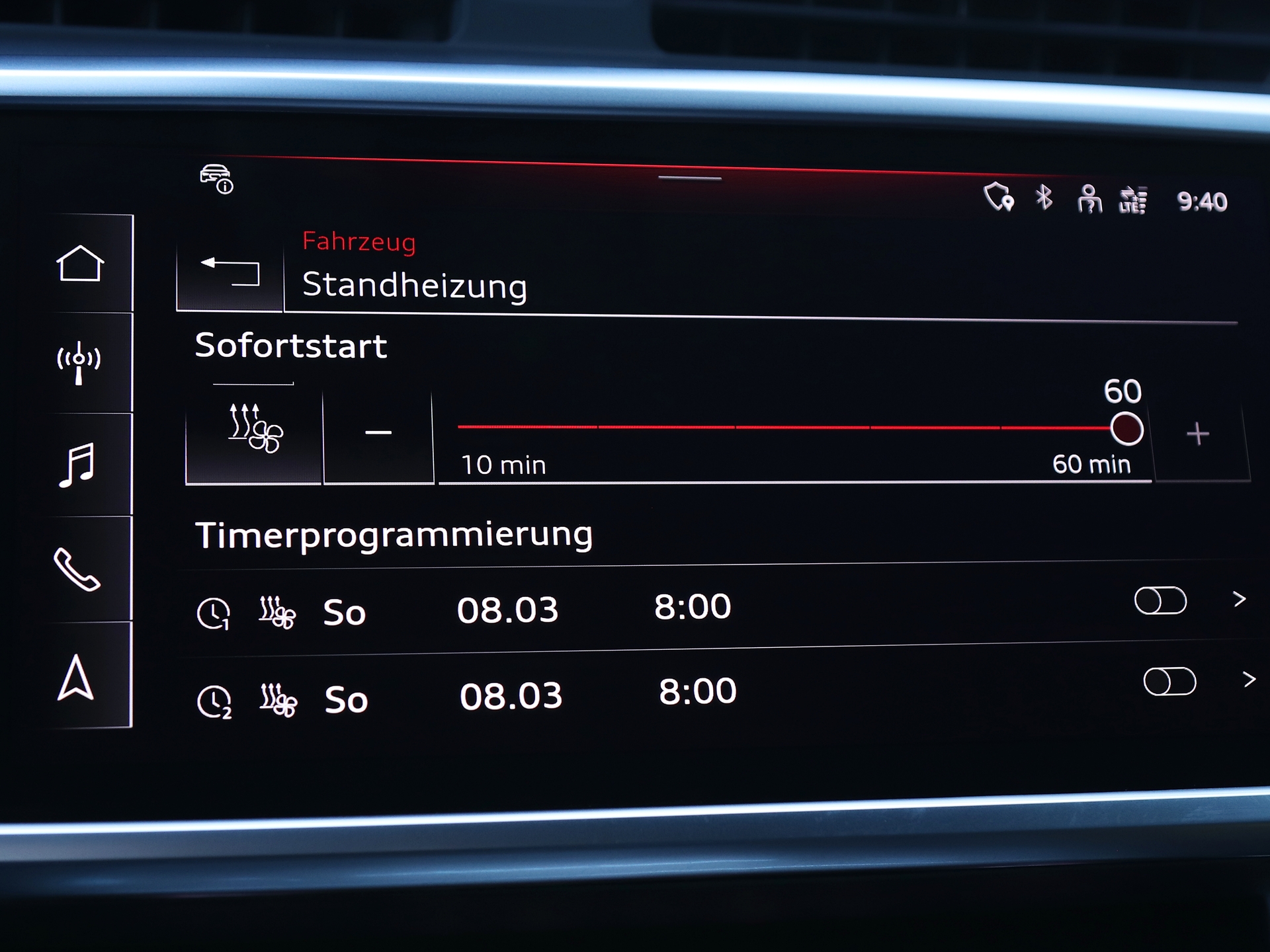Increase heating duration with plus button
The height and width of the screenshot is (952, 1270).
pos(1197,434)
